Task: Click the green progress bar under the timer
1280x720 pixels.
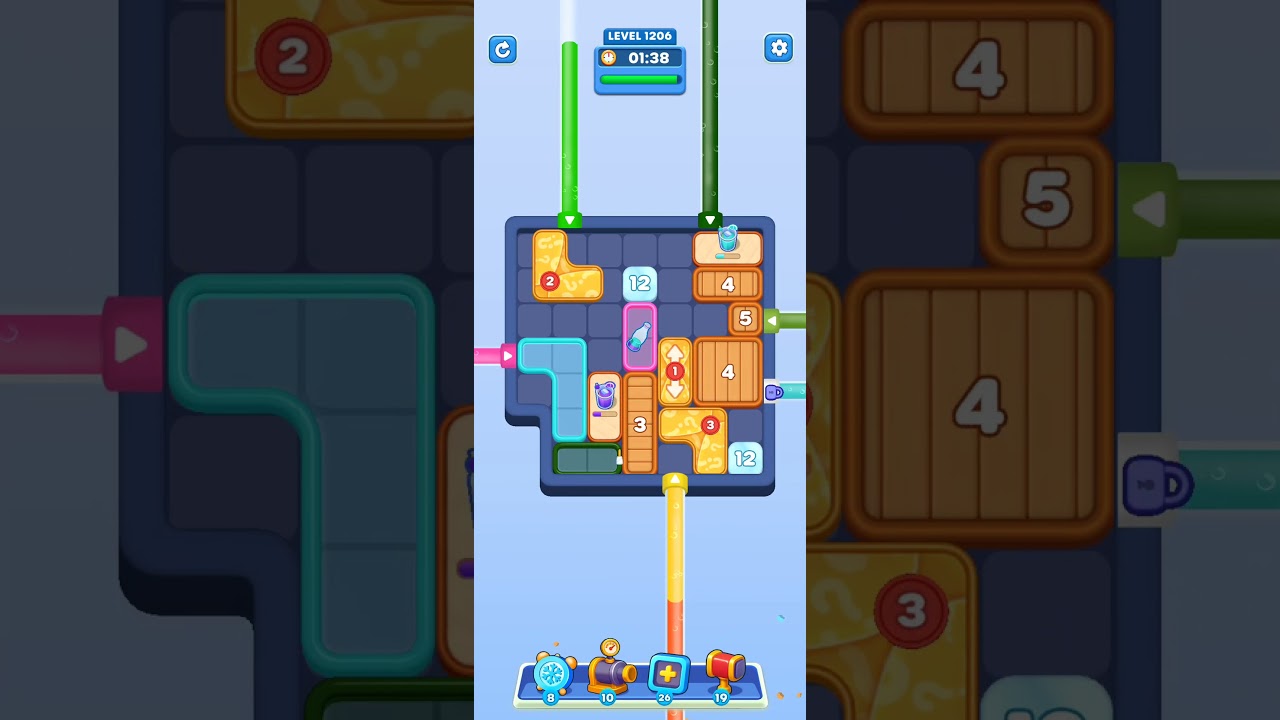Action: pyautogui.click(x=640, y=79)
